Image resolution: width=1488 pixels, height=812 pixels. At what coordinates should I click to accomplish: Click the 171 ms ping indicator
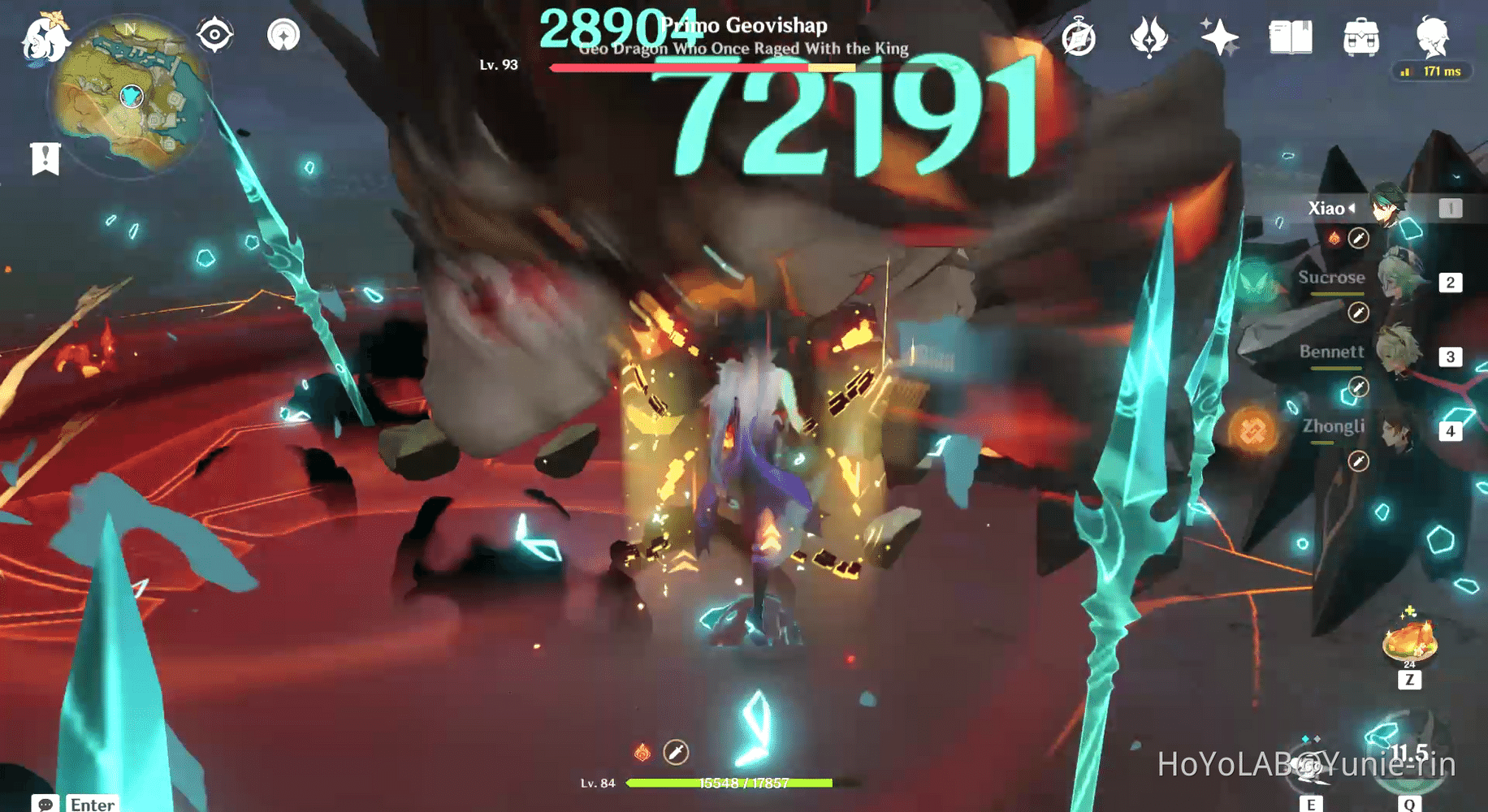[1432, 71]
